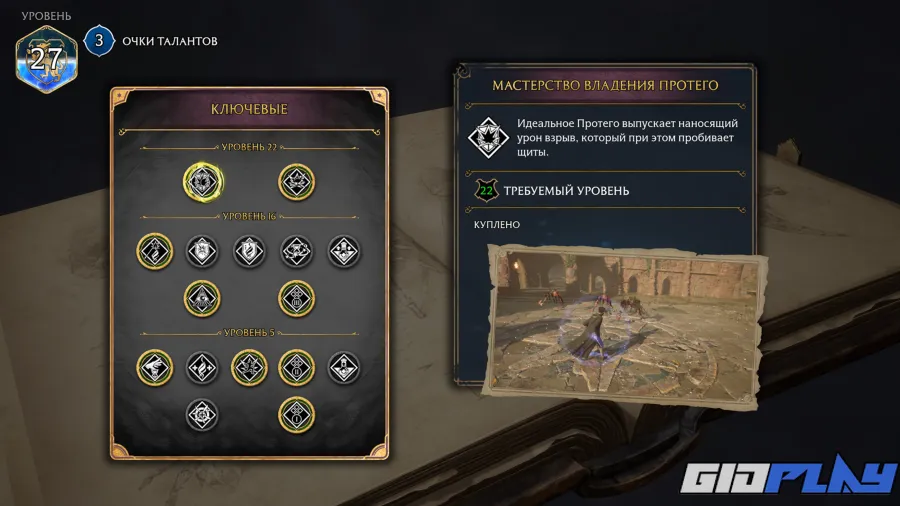Pick the spiky burst talent icon
The height and width of the screenshot is (506, 900).
[250, 366]
